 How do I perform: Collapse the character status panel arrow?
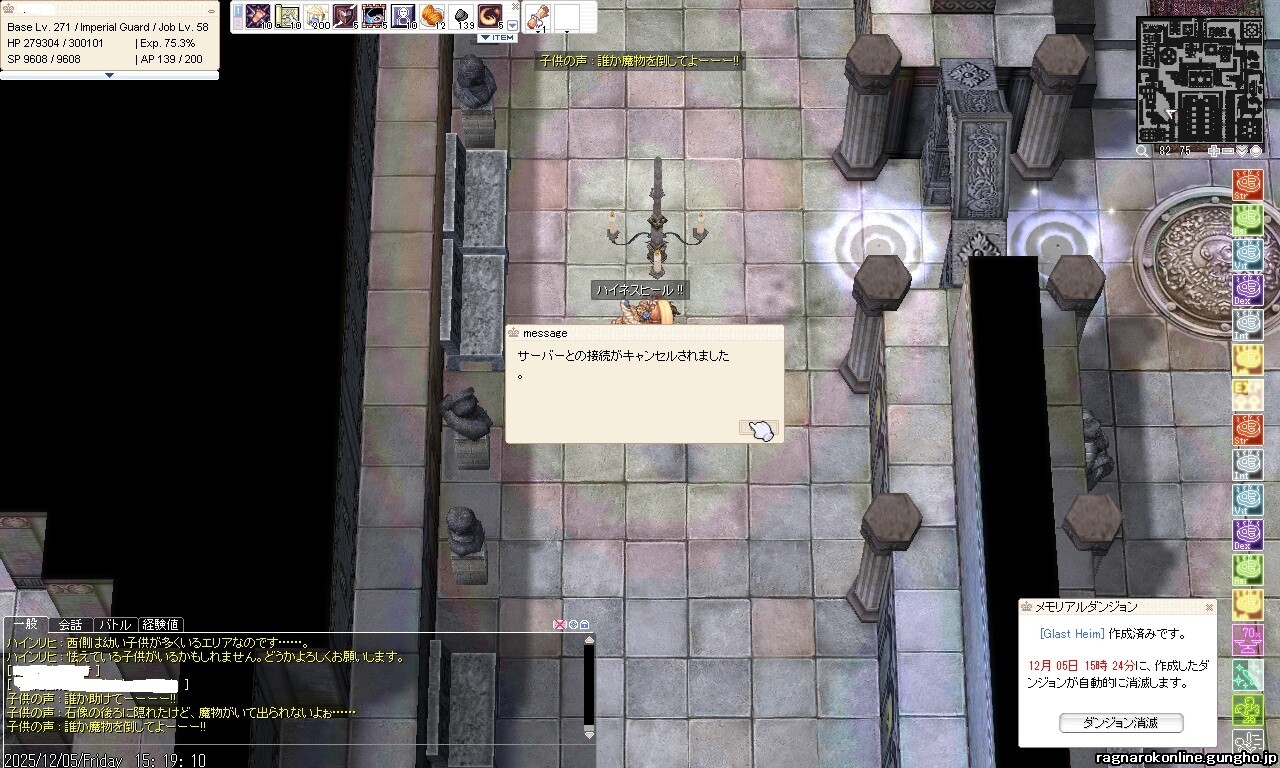(109, 75)
